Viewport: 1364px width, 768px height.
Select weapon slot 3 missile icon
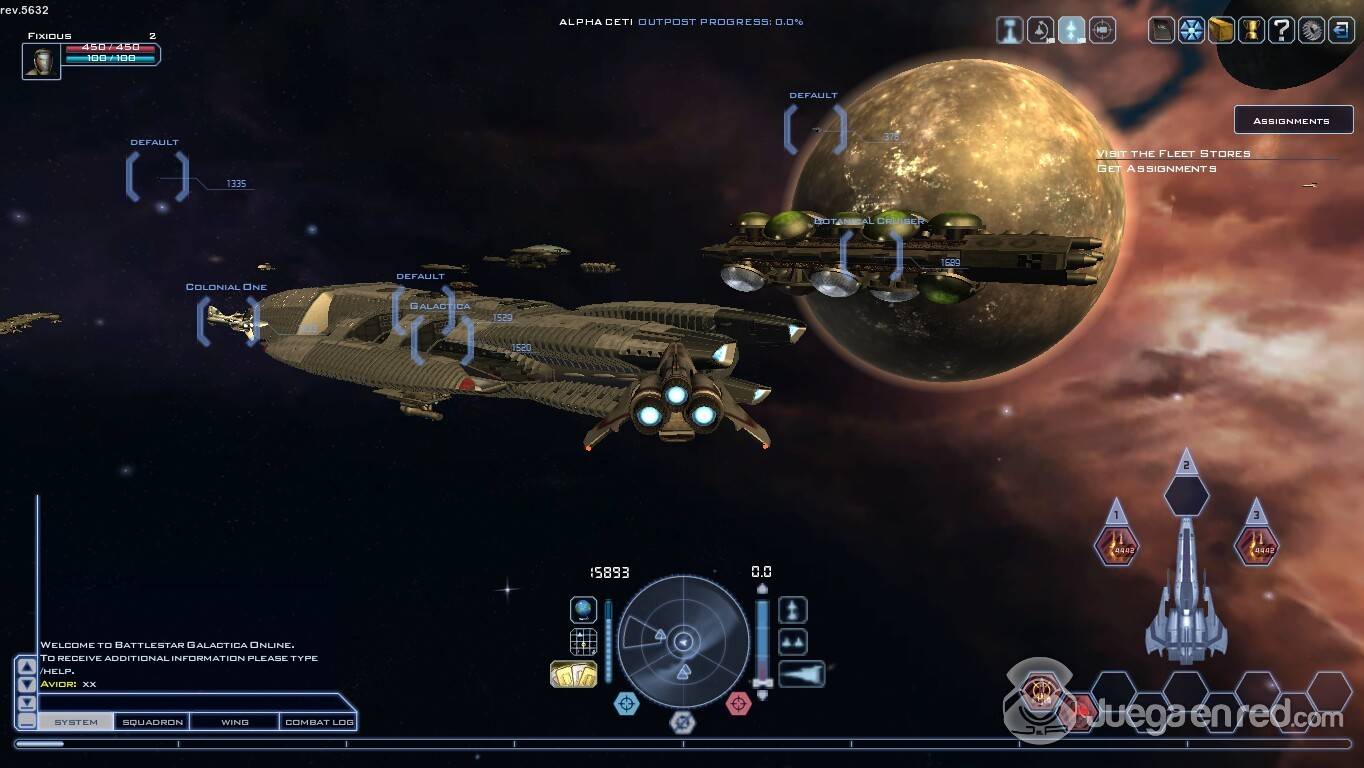(1256, 547)
